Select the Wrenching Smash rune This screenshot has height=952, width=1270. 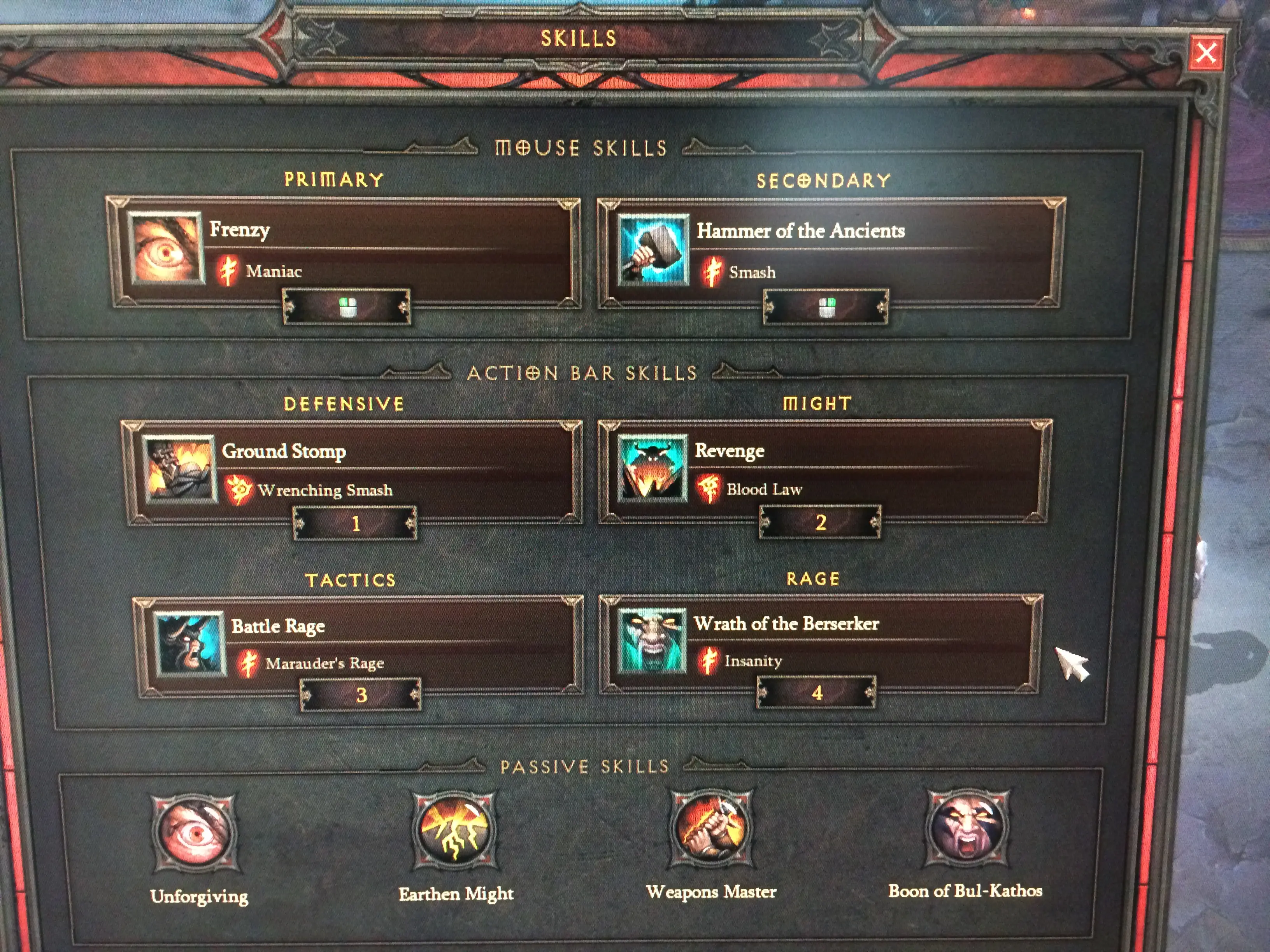coord(325,491)
